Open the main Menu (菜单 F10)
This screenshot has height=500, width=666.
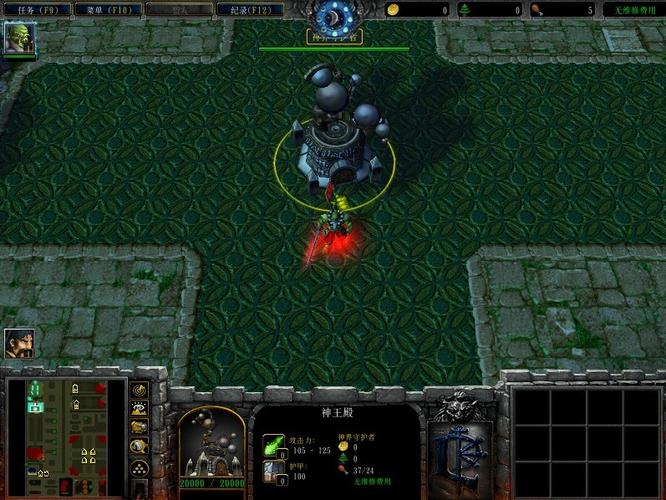pyautogui.click(x=107, y=9)
